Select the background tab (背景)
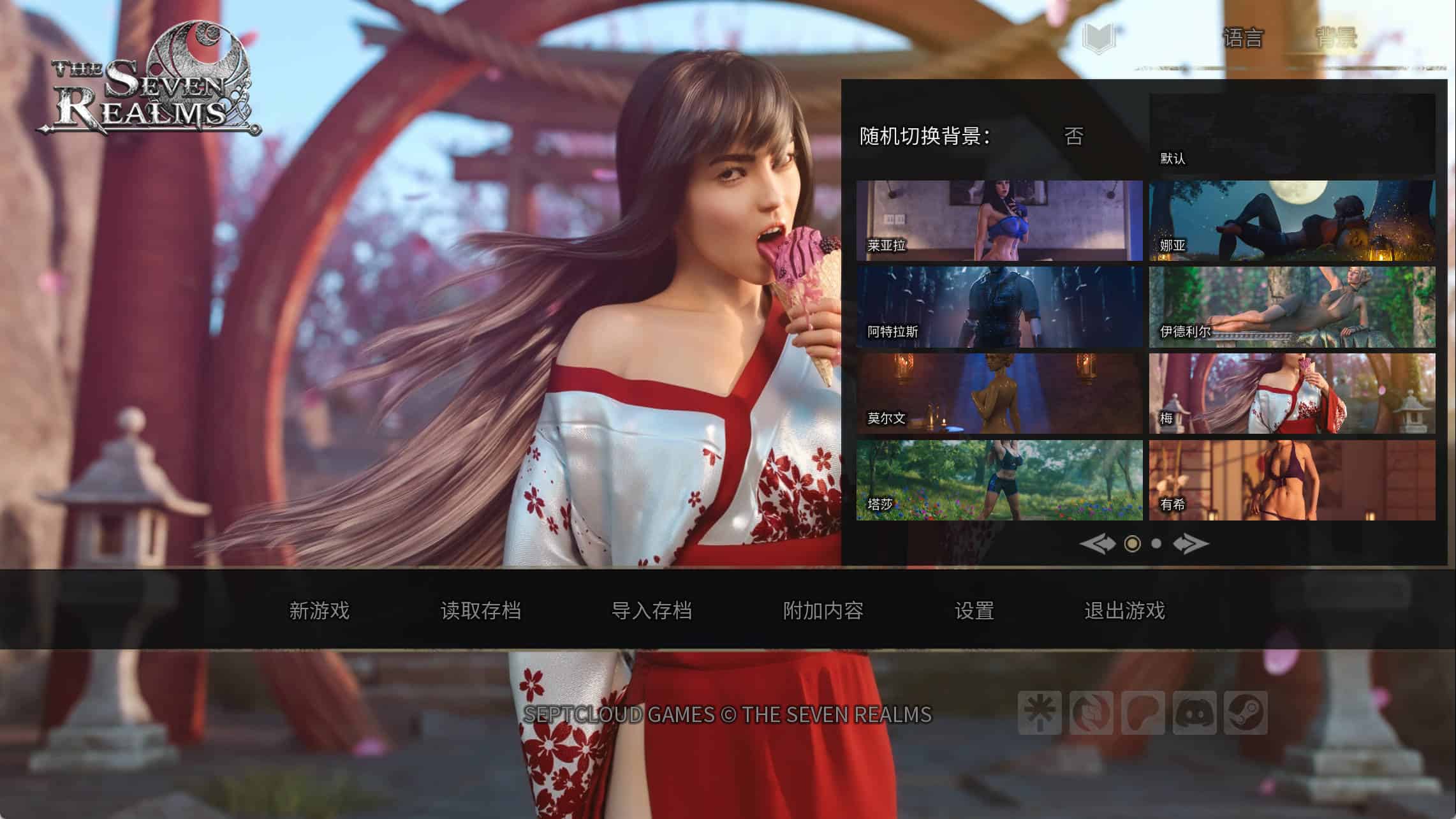The image size is (1456, 819). click(x=1336, y=38)
